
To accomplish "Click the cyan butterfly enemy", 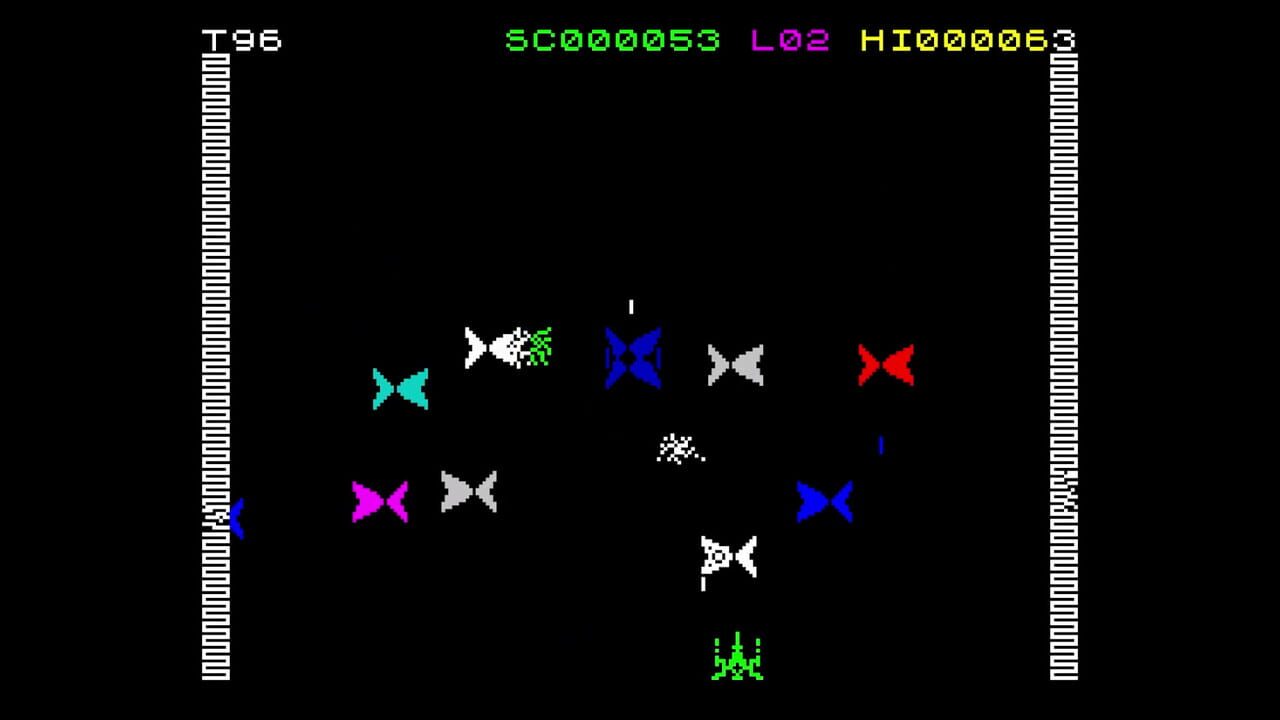I will 402,390.
